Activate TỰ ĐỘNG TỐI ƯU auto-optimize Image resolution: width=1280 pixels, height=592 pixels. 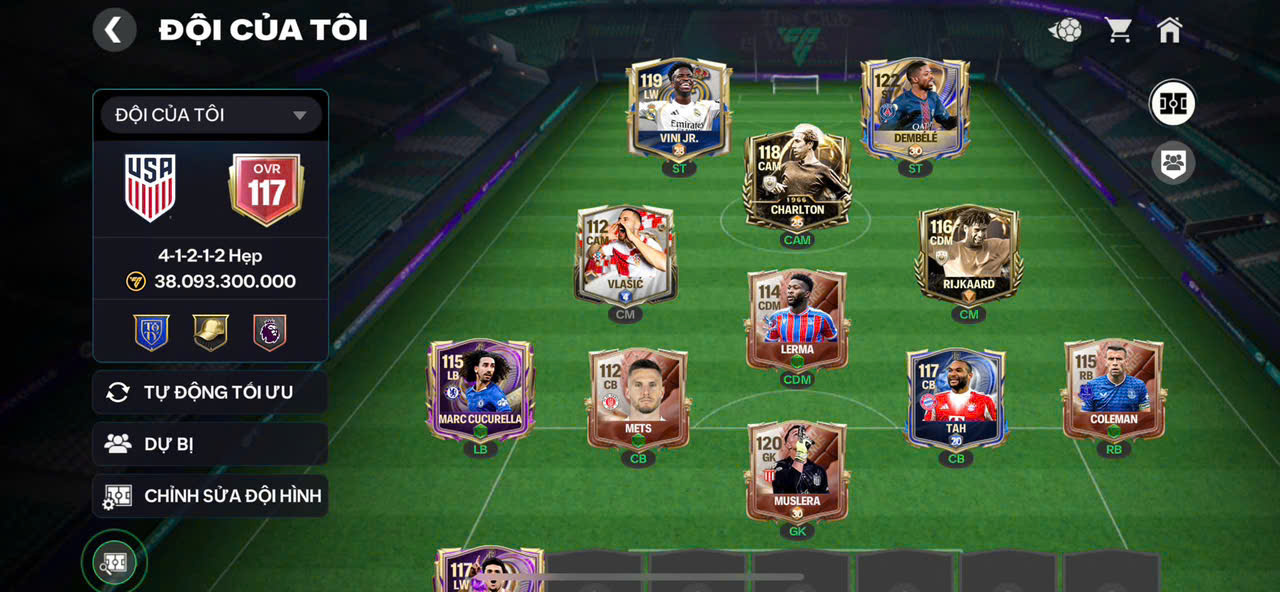pos(210,392)
